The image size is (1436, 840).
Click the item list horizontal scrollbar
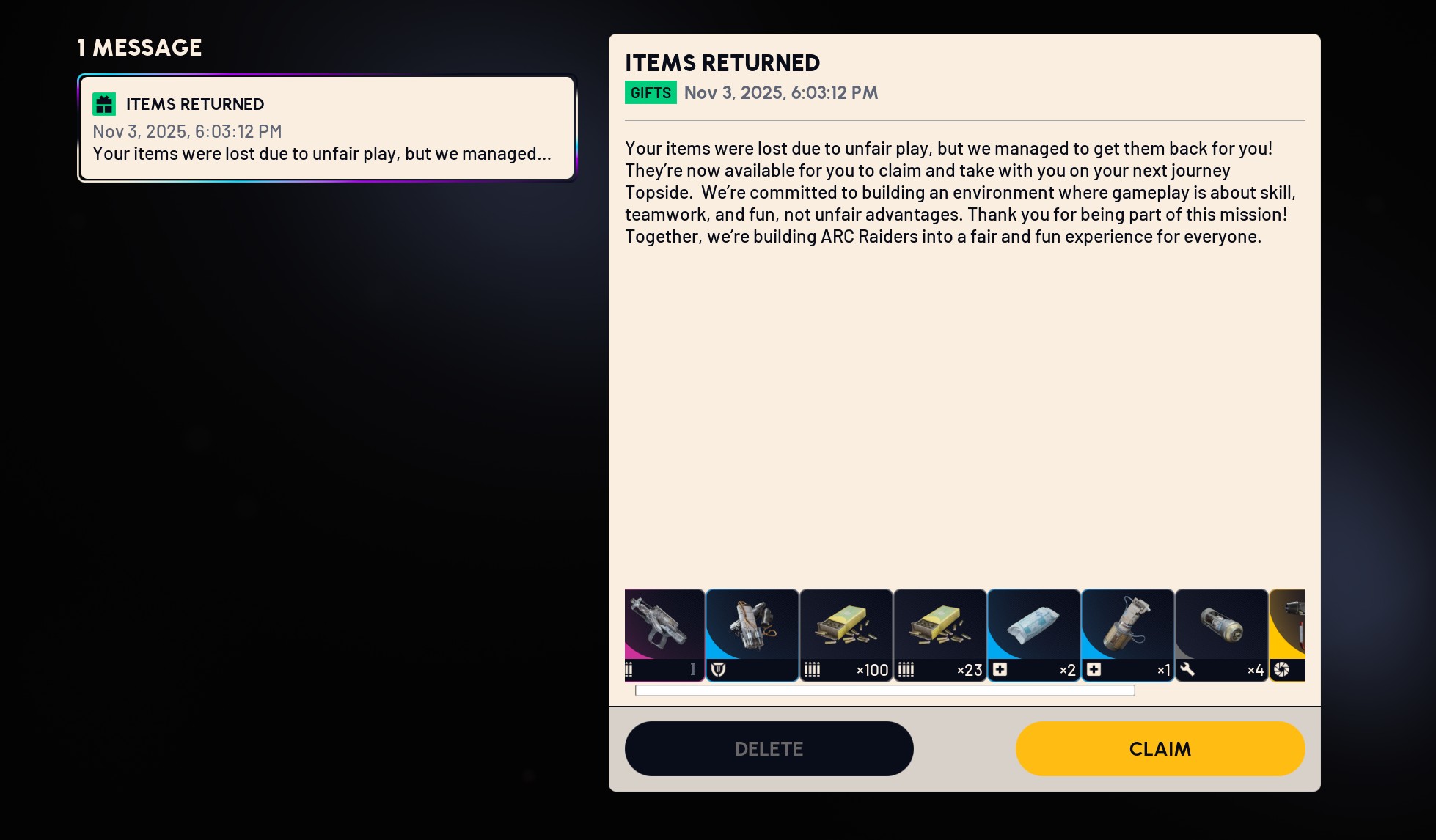[884, 690]
